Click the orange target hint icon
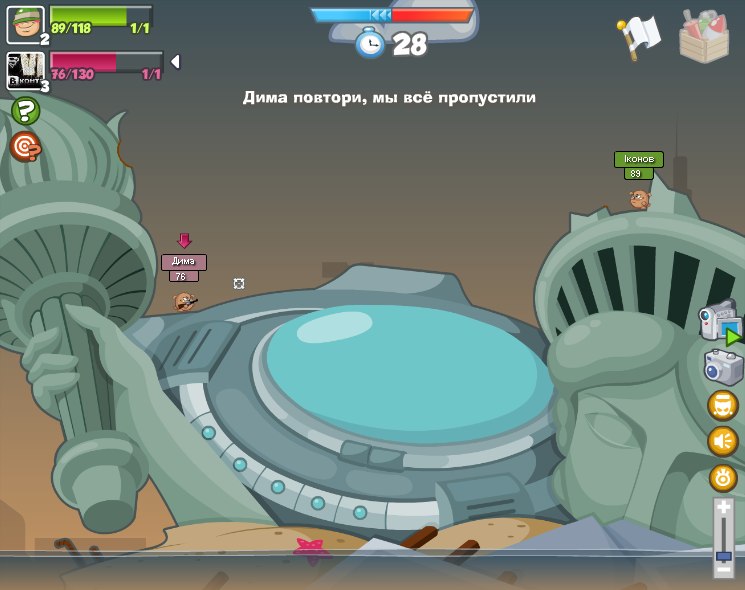This screenshot has height=590, width=745. click(x=25, y=147)
